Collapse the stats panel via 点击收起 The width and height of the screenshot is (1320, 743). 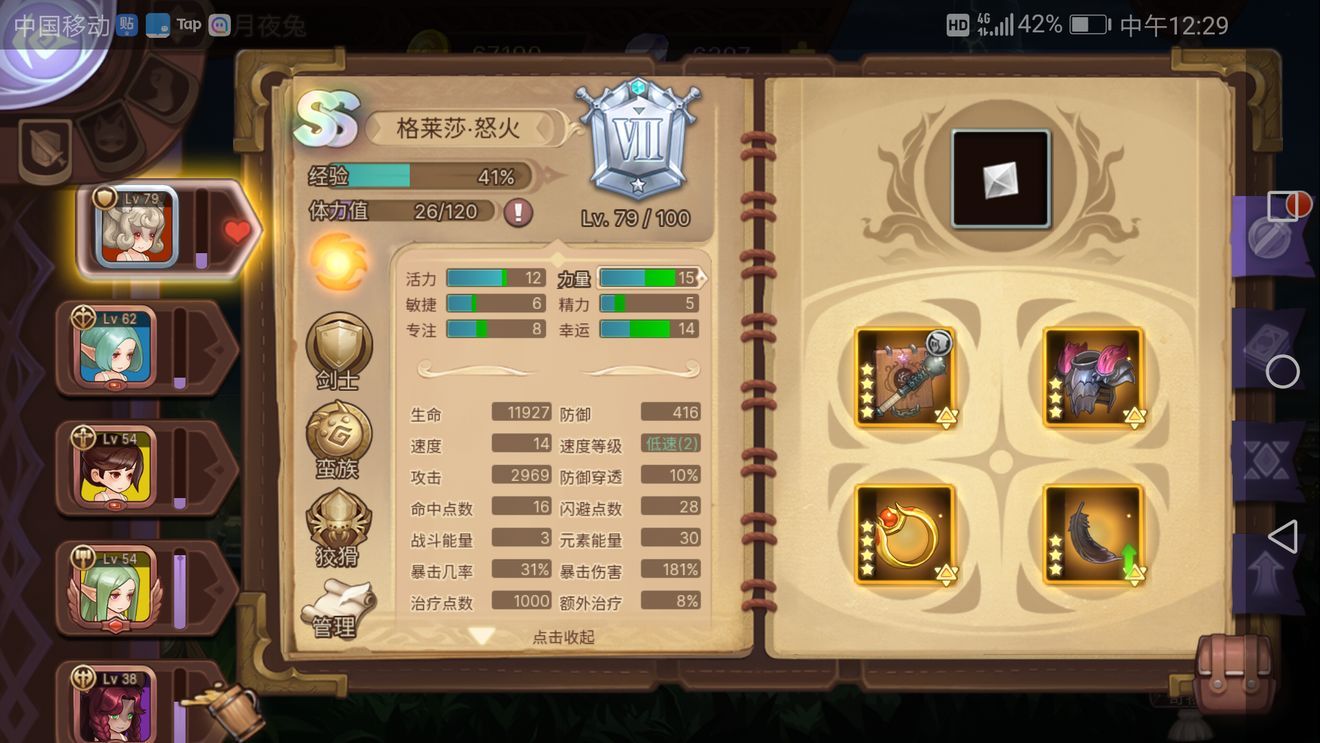(x=566, y=637)
